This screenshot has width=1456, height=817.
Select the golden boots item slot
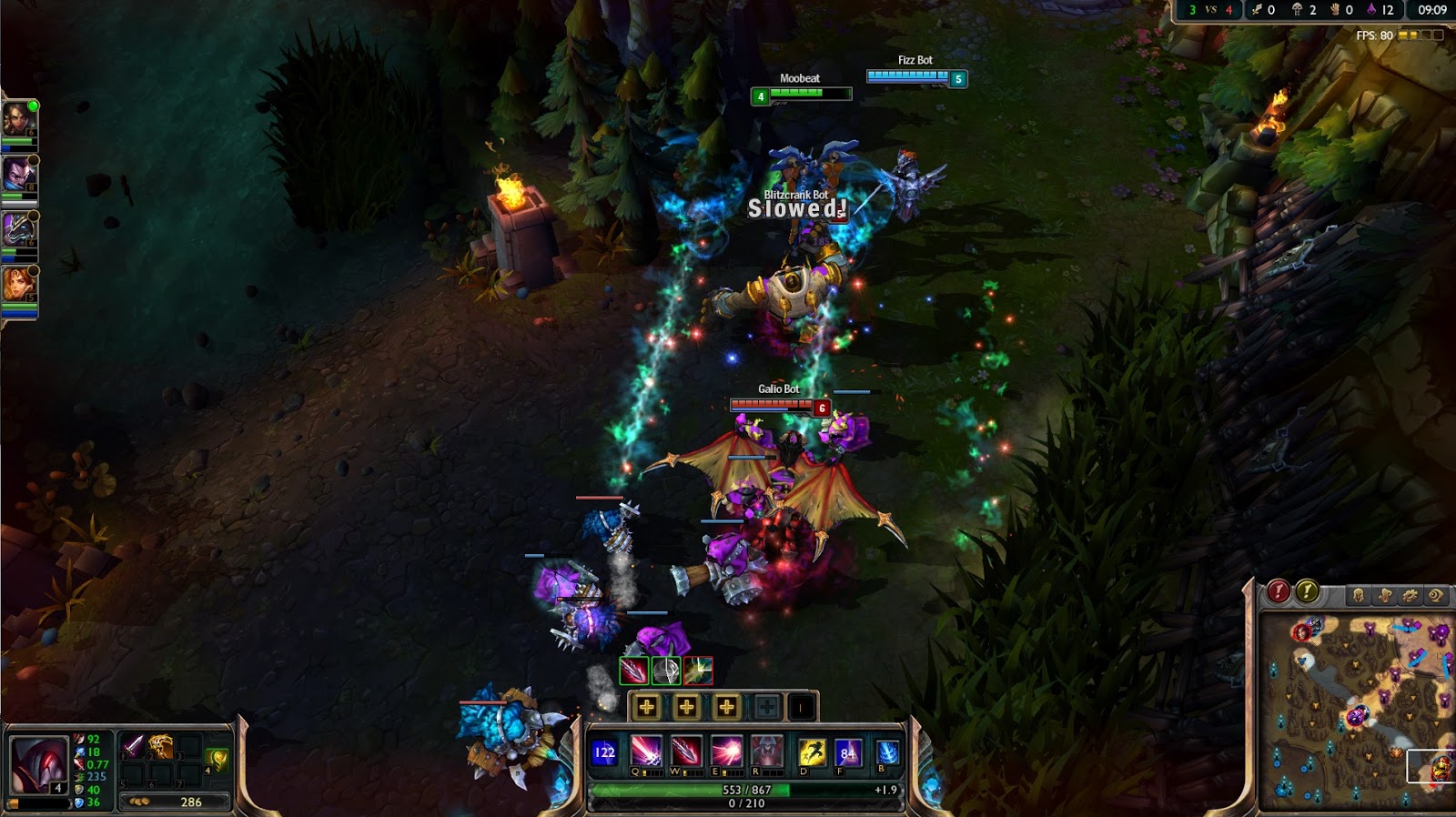point(161,747)
